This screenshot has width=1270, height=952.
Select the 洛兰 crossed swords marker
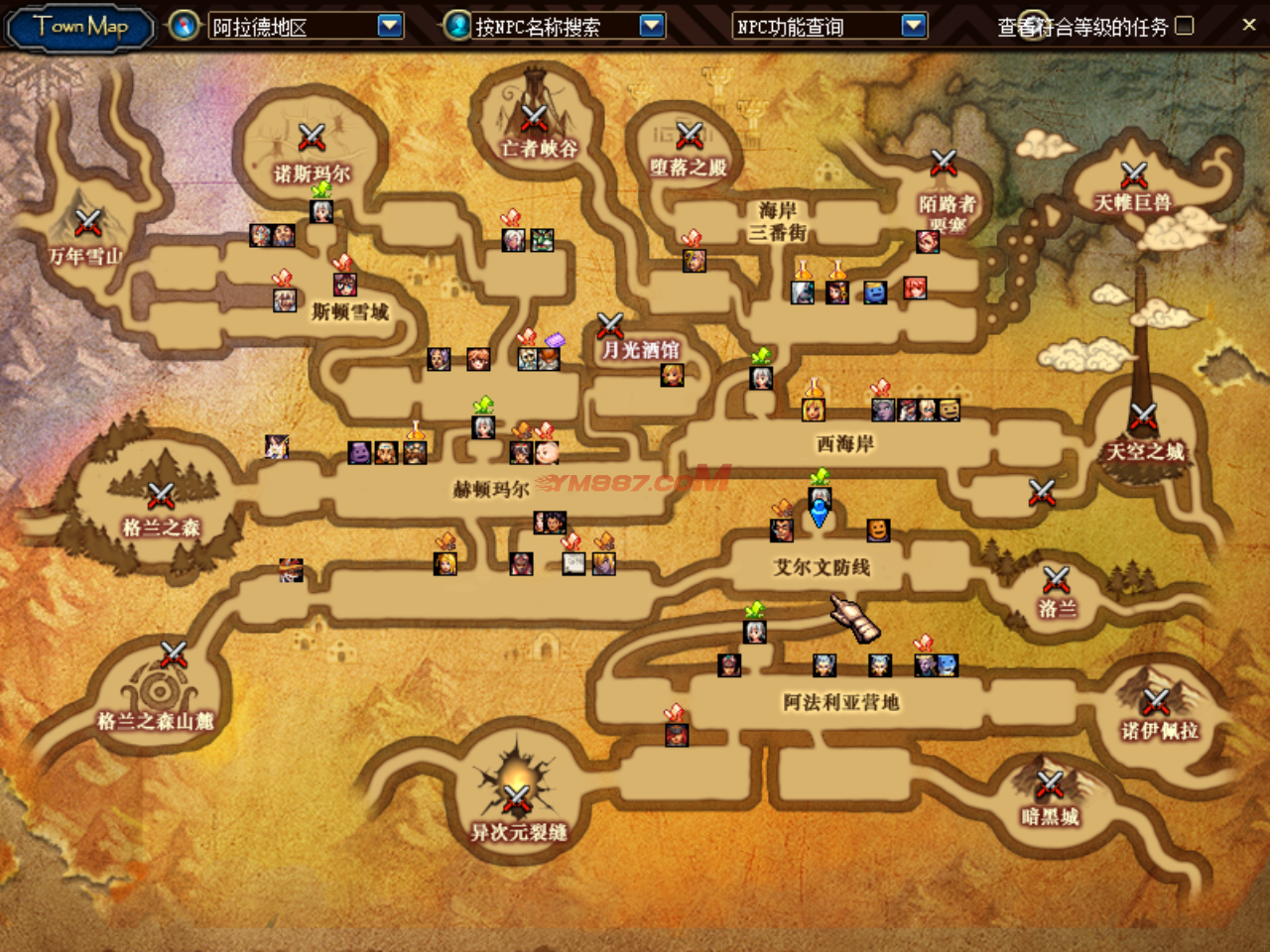point(1057,579)
